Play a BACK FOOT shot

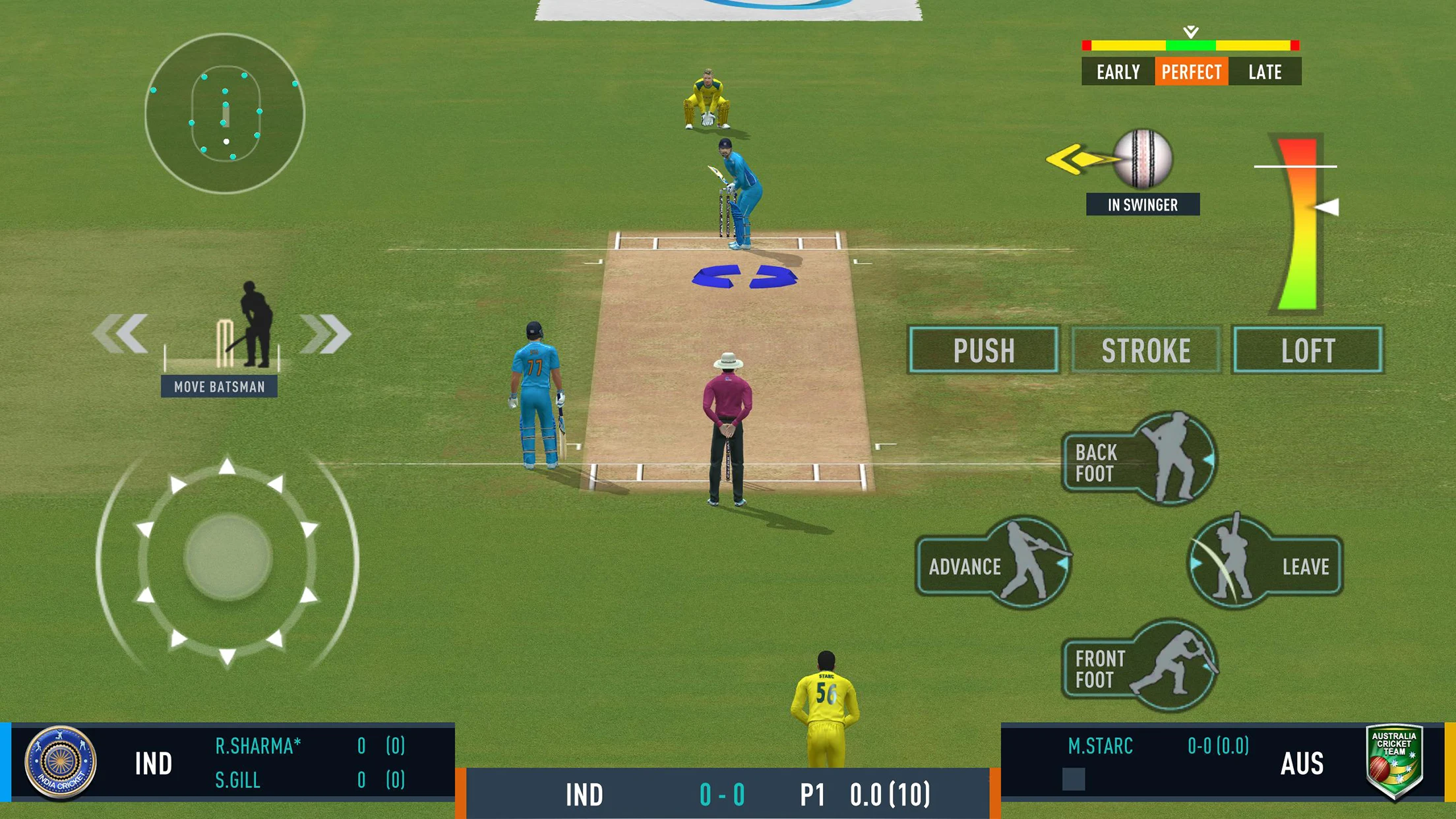click(x=1139, y=460)
